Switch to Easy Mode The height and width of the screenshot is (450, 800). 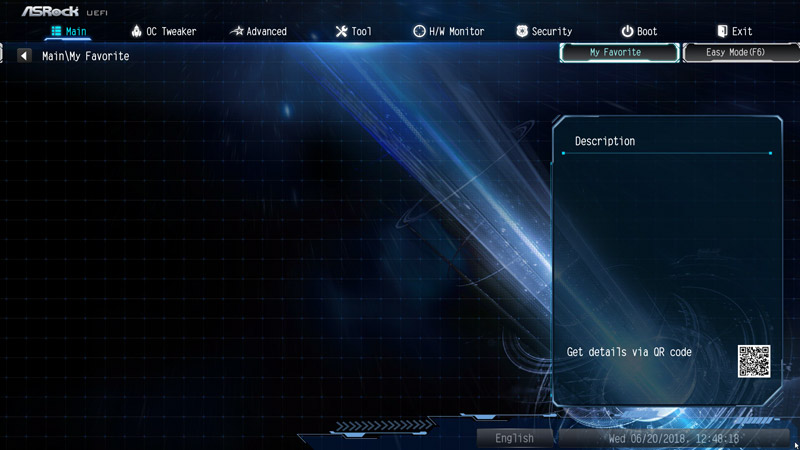[x=736, y=52]
